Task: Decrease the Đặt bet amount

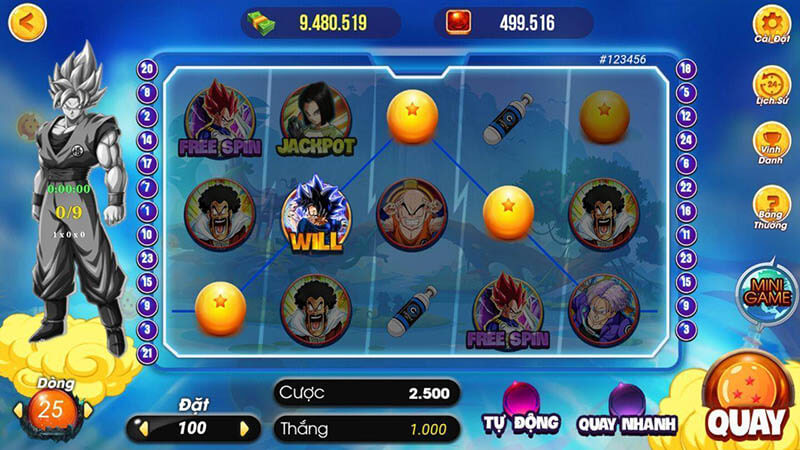Action: (142, 428)
